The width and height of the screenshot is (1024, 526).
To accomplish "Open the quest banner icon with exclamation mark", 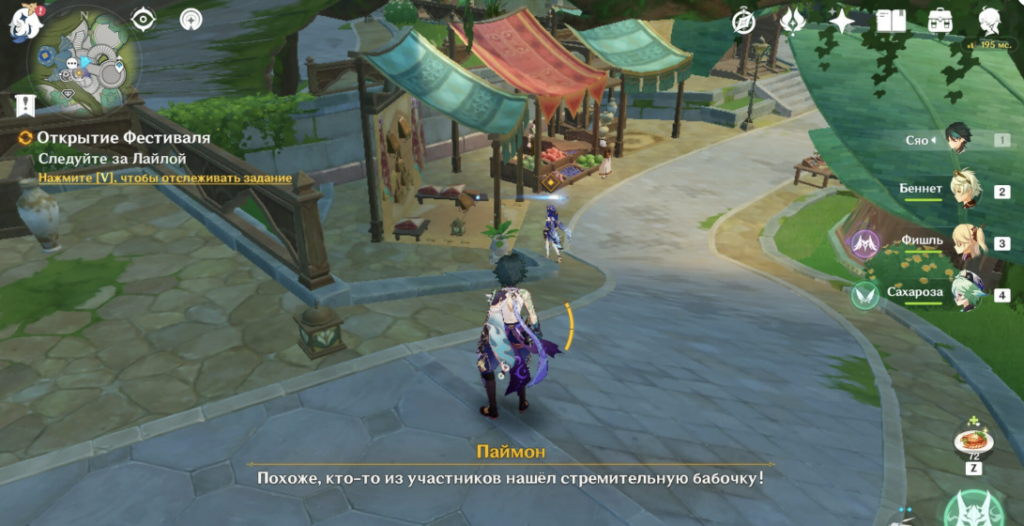I will [25, 105].
